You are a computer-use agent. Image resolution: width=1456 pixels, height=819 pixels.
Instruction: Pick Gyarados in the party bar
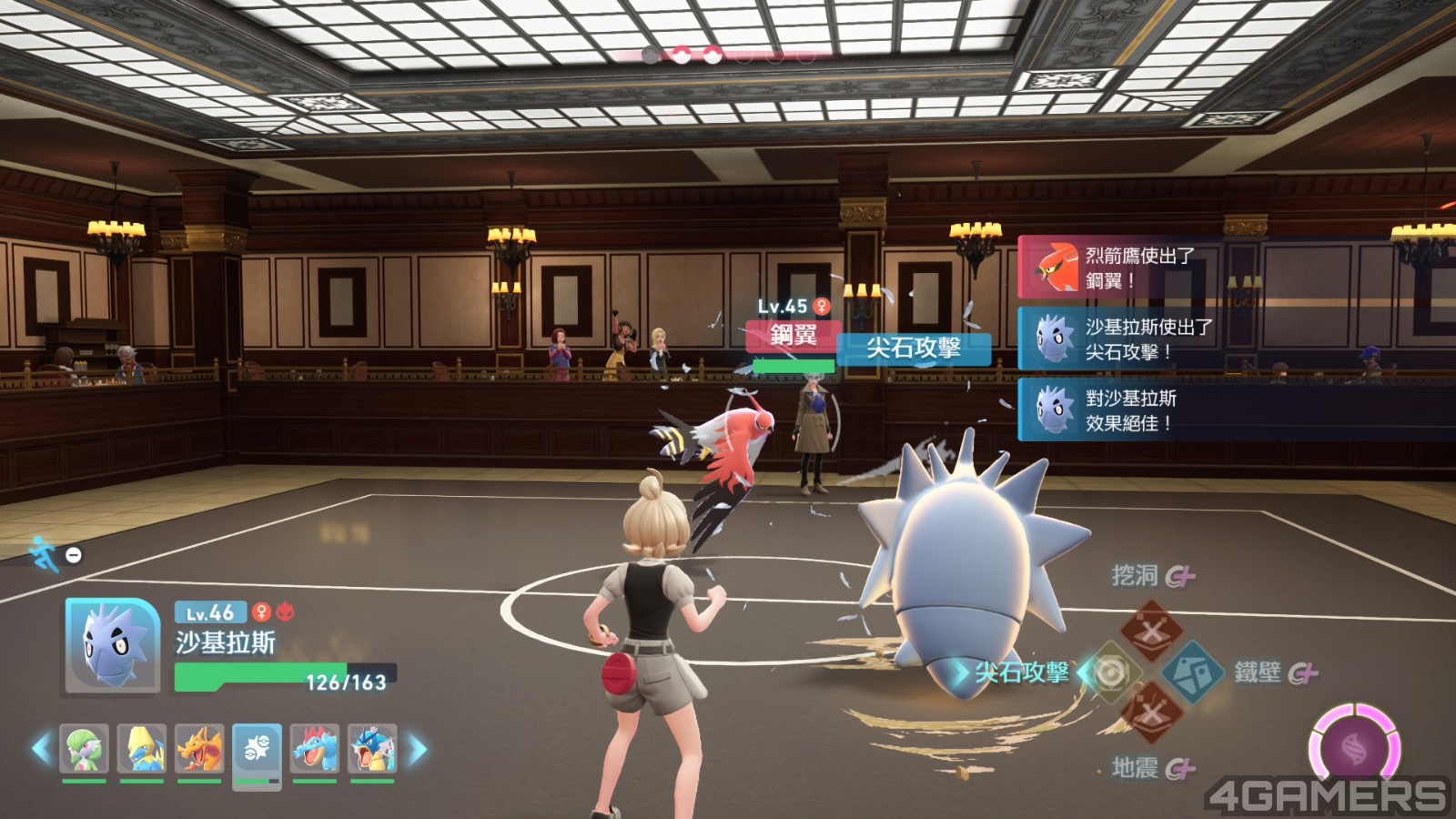tap(372, 748)
